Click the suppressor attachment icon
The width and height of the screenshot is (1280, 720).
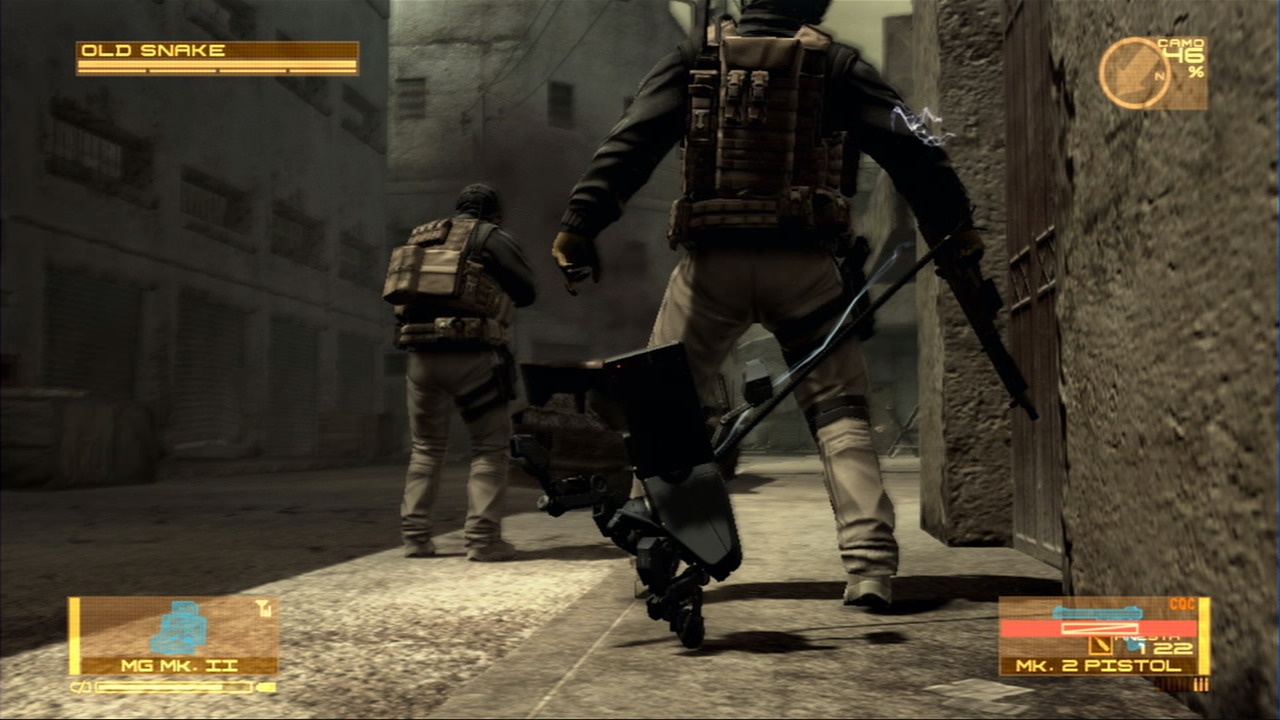pyautogui.click(x=1100, y=646)
